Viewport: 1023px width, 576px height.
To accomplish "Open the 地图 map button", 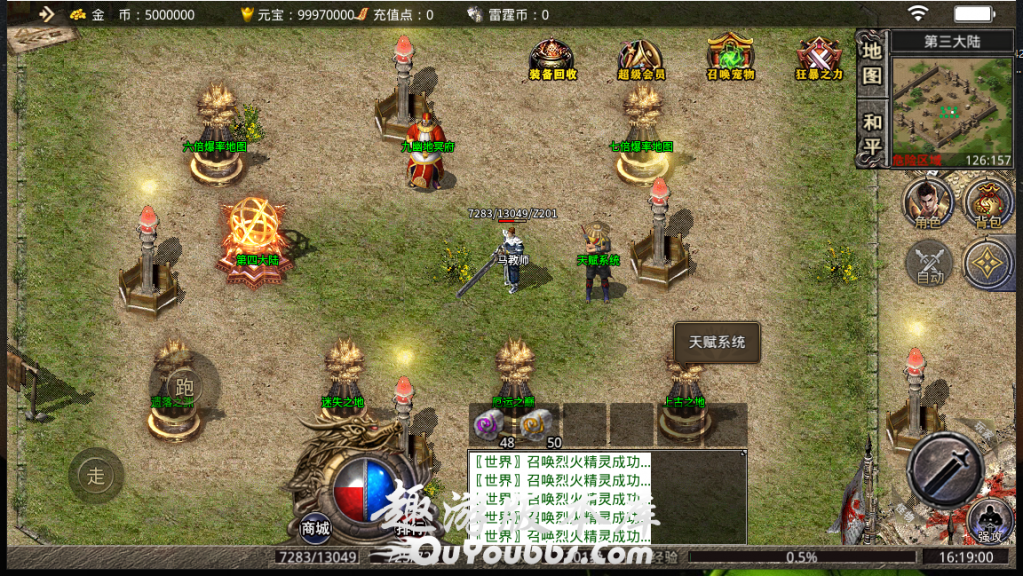I will tap(872, 62).
